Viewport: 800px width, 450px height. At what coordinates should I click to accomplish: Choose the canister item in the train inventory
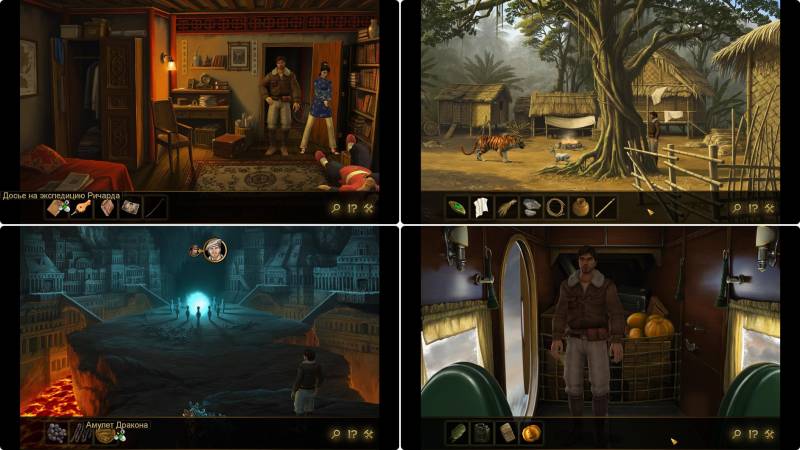click(x=482, y=433)
